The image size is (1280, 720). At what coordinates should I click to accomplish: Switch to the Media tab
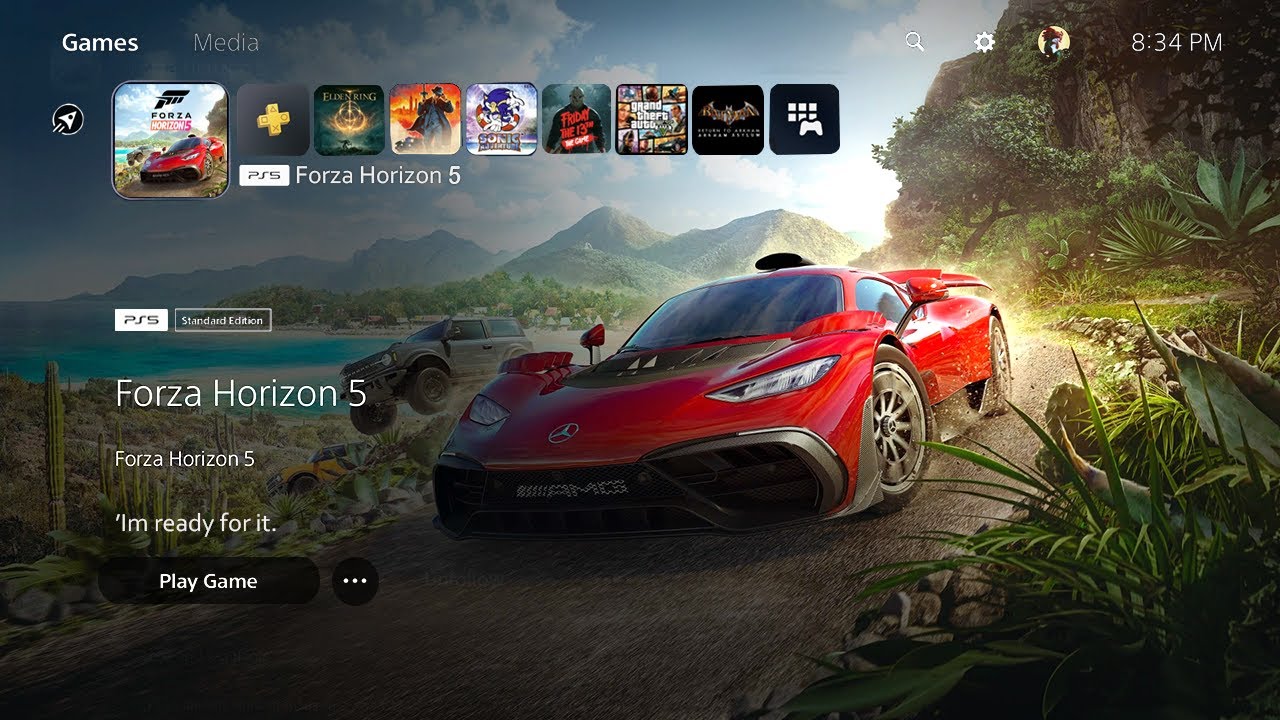[228, 42]
